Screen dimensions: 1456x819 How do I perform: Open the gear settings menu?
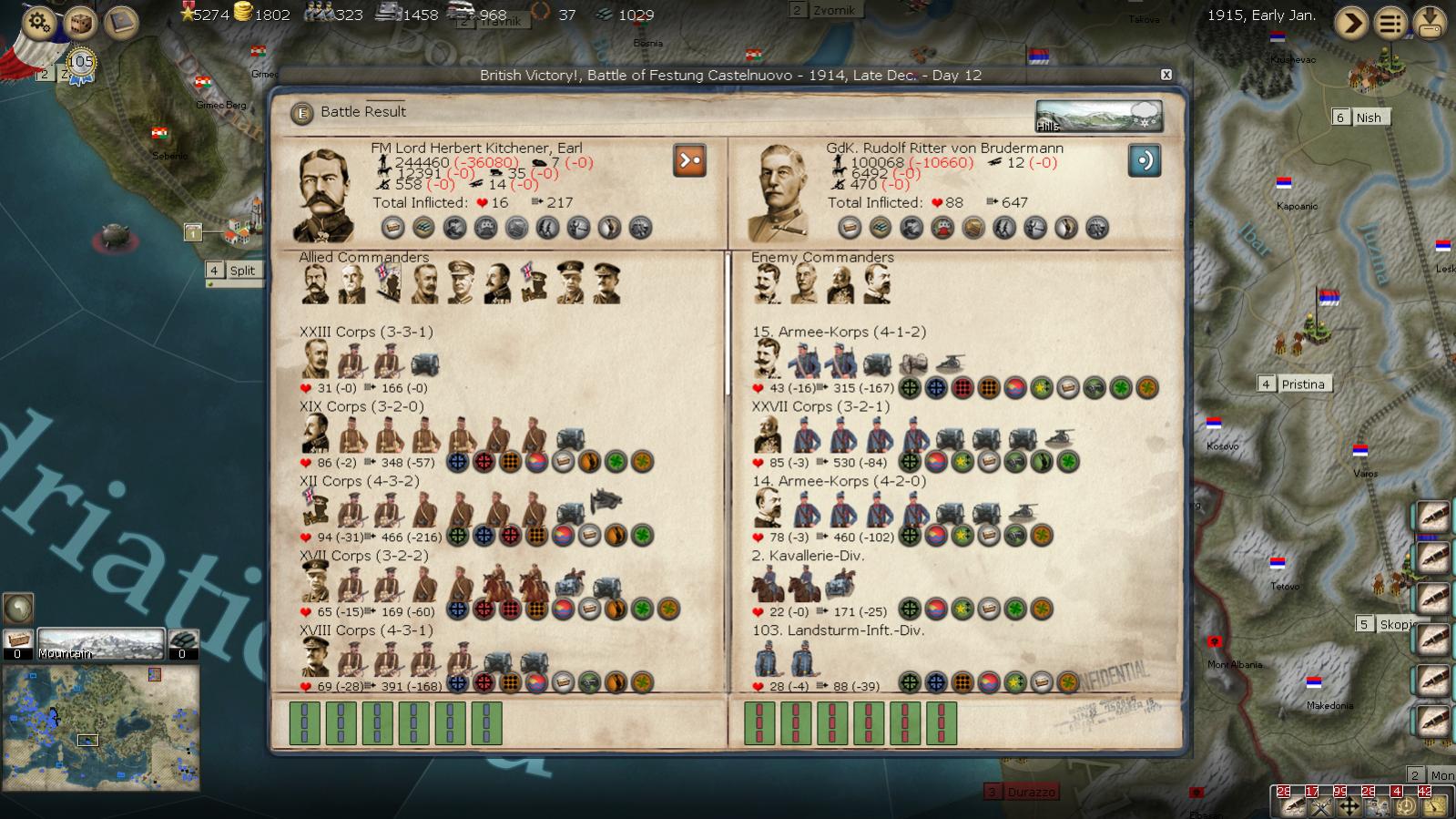(x=38, y=21)
